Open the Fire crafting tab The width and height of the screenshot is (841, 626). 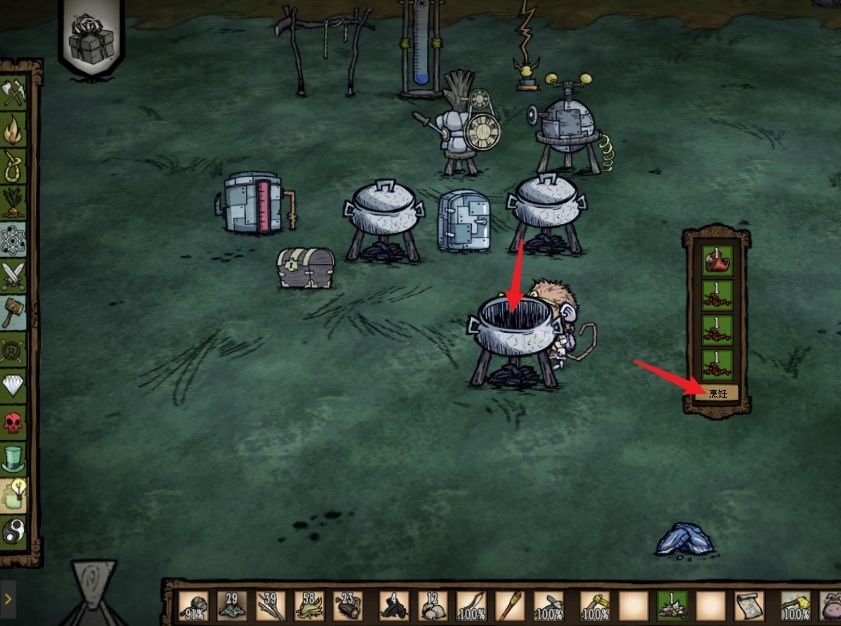(x=15, y=129)
